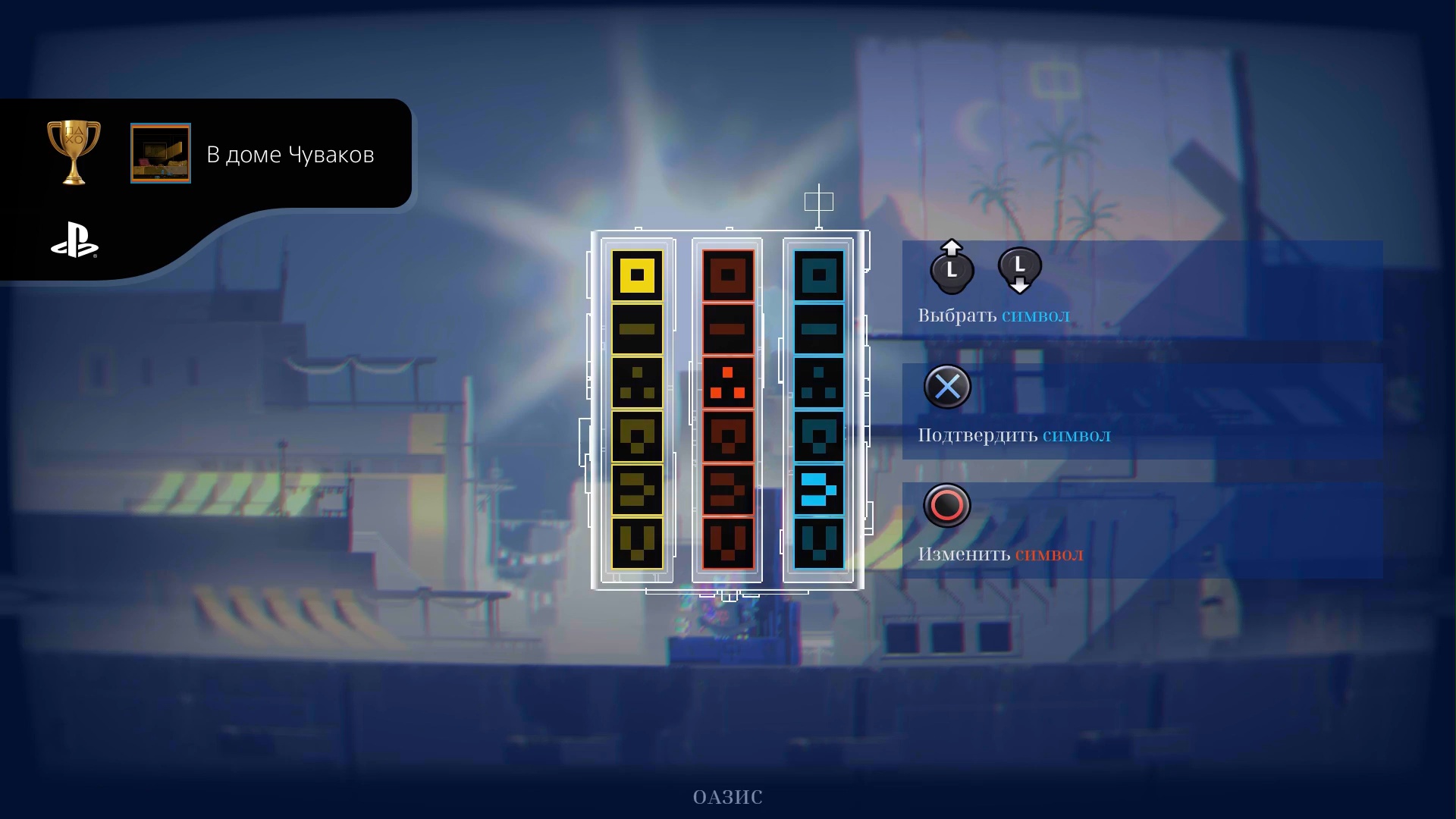Select the lit yellow square symbol
This screenshot has height=819, width=1456.
click(x=637, y=275)
